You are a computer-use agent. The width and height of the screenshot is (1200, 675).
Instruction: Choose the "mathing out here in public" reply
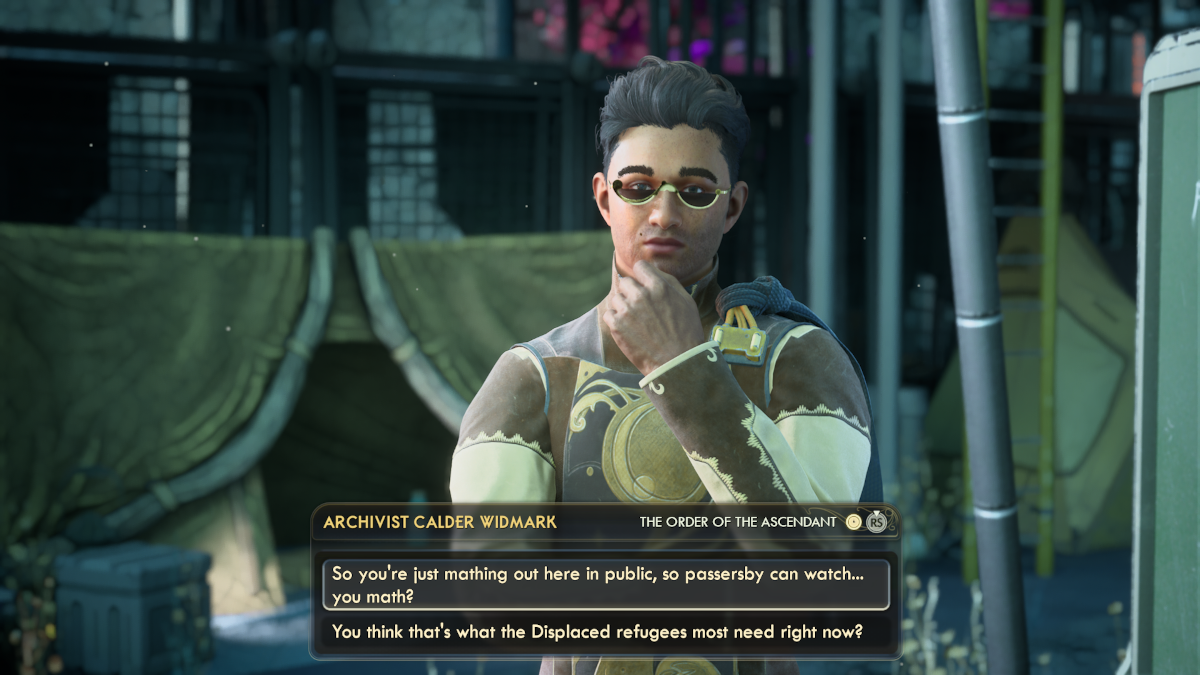[605, 585]
